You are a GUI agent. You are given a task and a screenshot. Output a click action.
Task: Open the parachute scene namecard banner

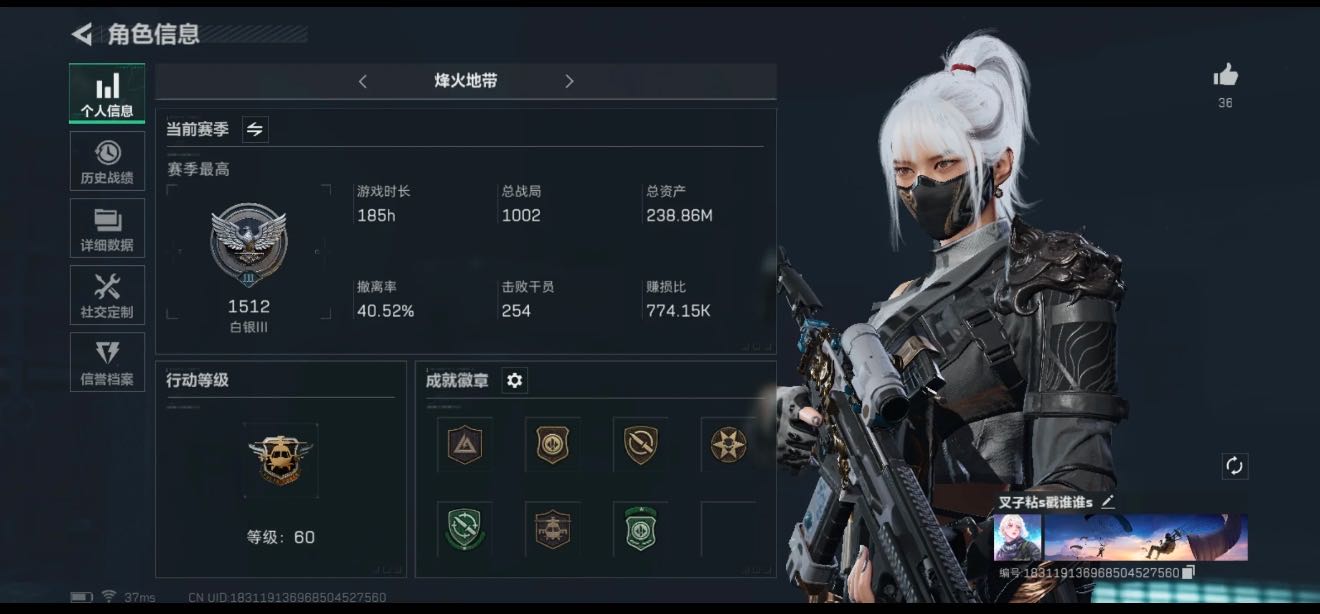coord(1146,538)
